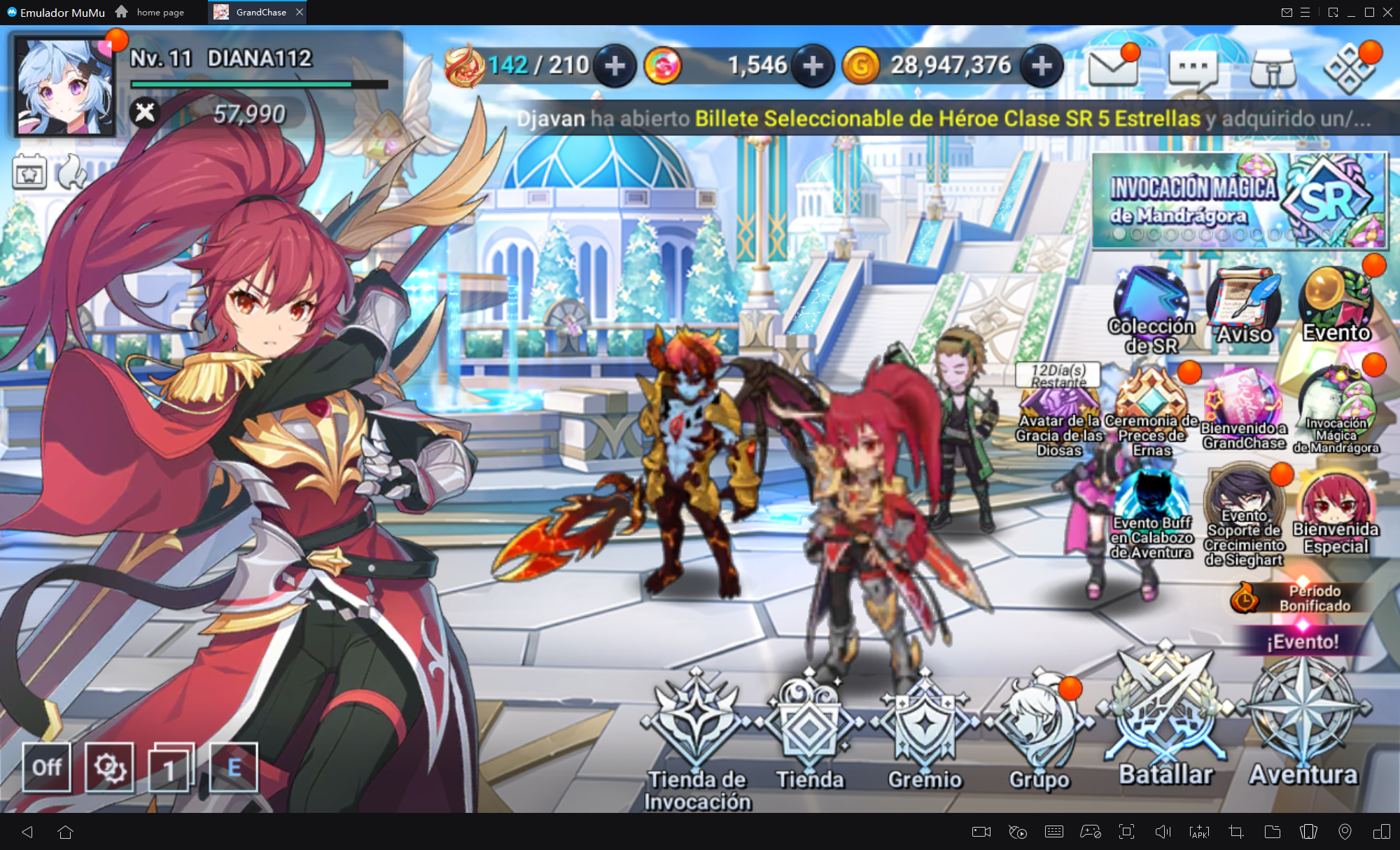Add more gold with the plus button
The width and height of the screenshot is (1400, 850).
(1042, 66)
